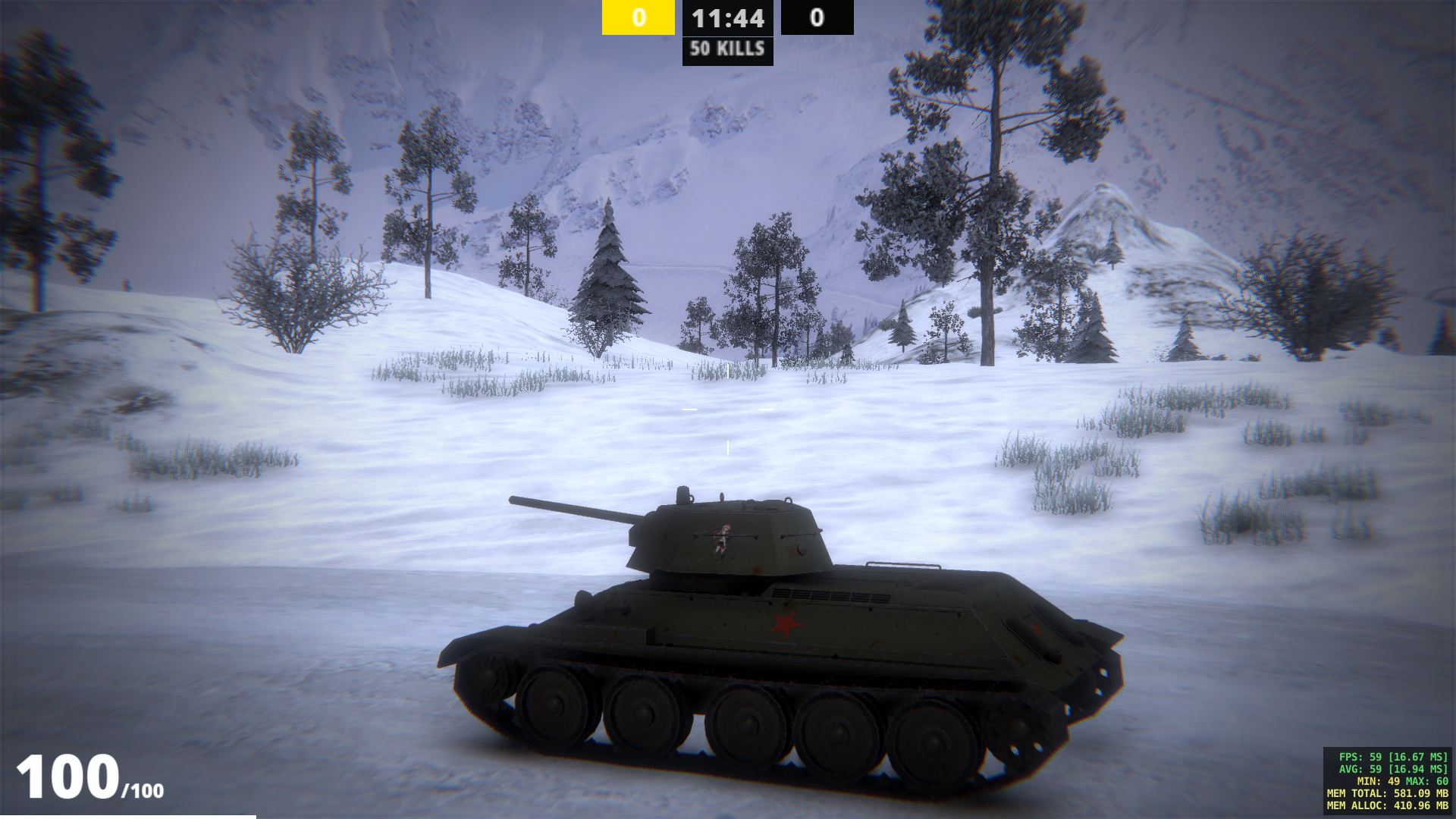Click the yellow team score indicator
Viewport: 1456px width, 819px height.
[638, 18]
